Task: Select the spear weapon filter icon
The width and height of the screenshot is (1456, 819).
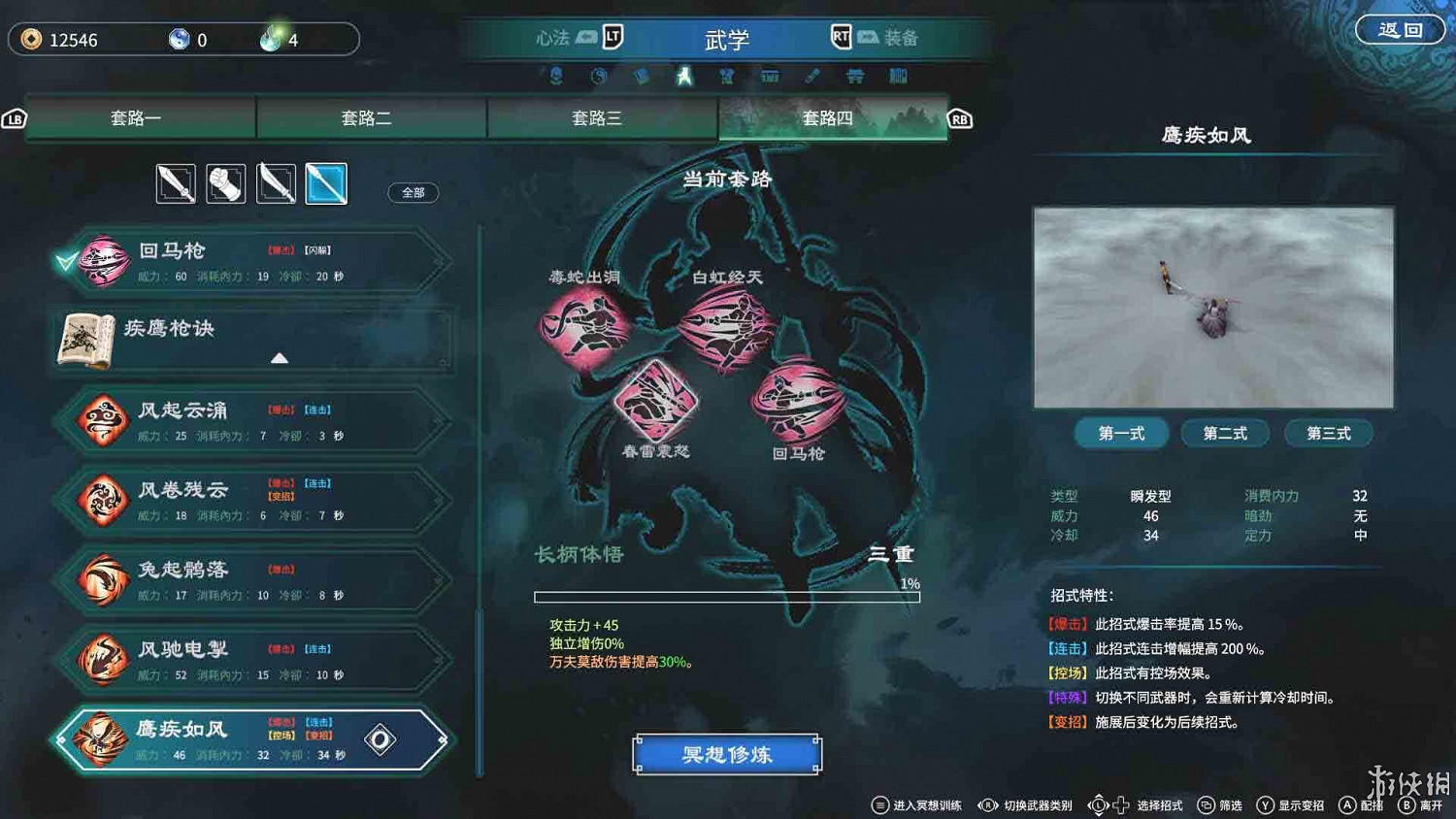Action: pos(326,183)
